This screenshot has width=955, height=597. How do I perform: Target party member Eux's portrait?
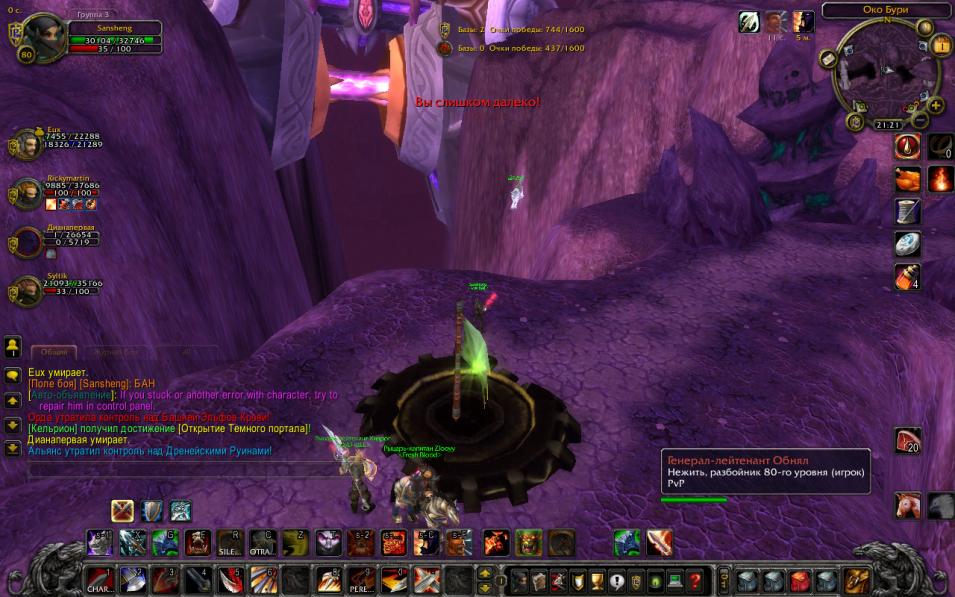pyautogui.click(x=27, y=145)
